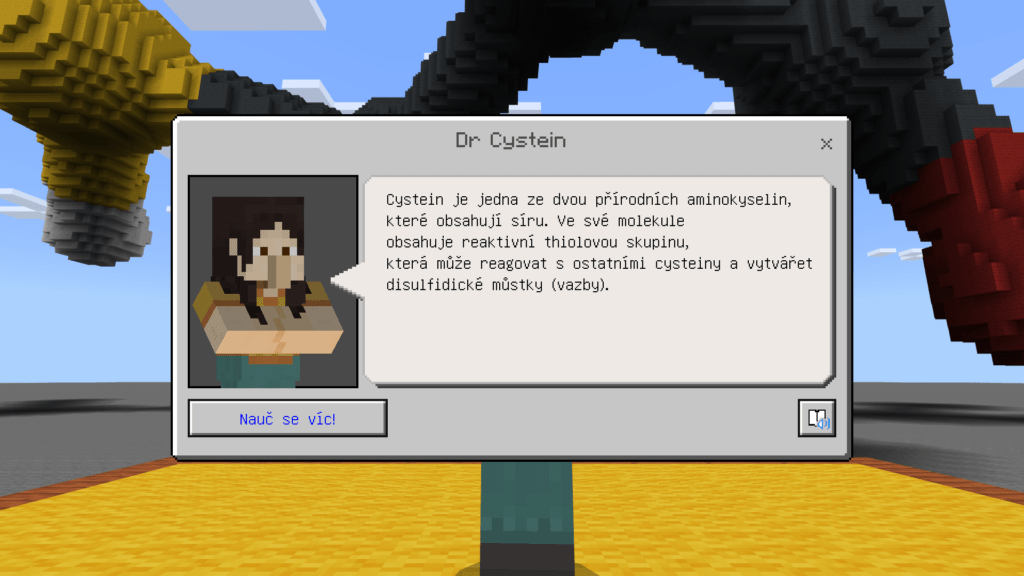The image size is (1024, 576).
Task: Activate the immersive reader book icon
Action: coord(816,419)
